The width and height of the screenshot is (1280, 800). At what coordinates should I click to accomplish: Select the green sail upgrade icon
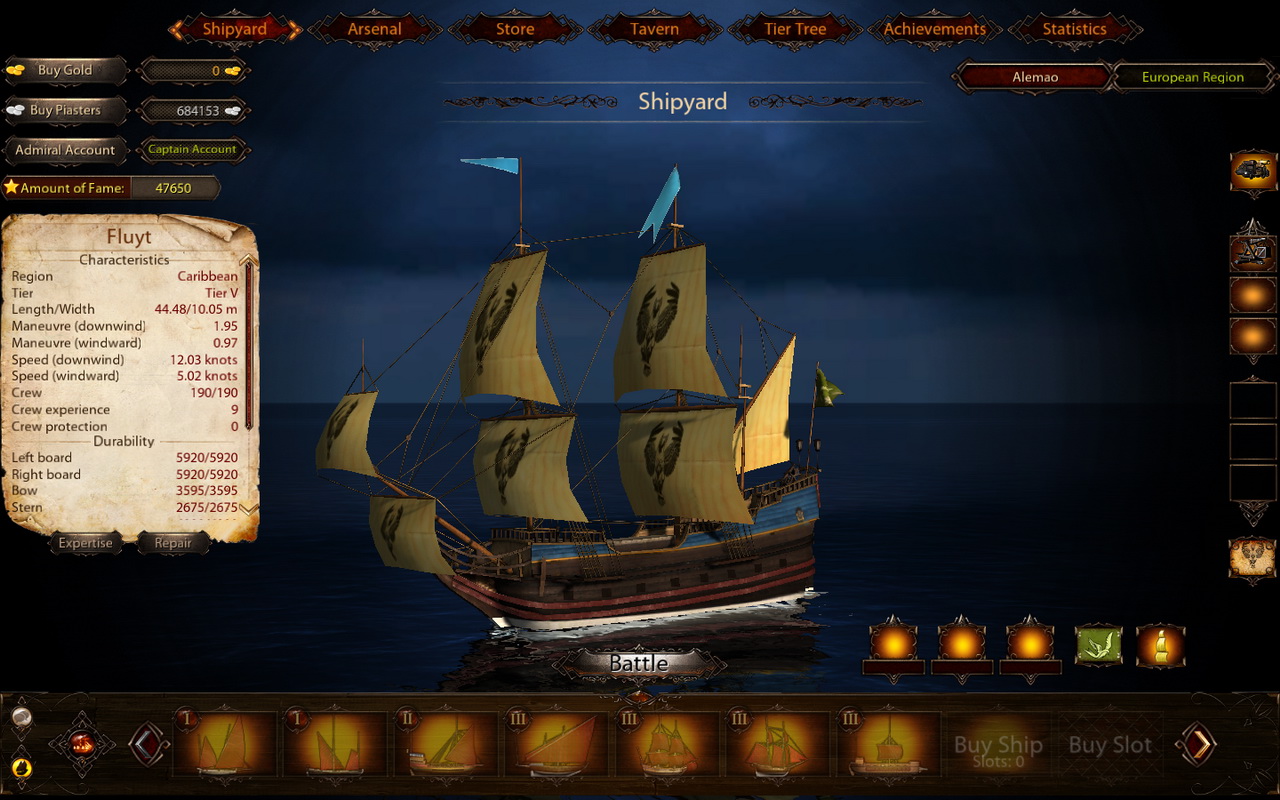[x=1098, y=646]
